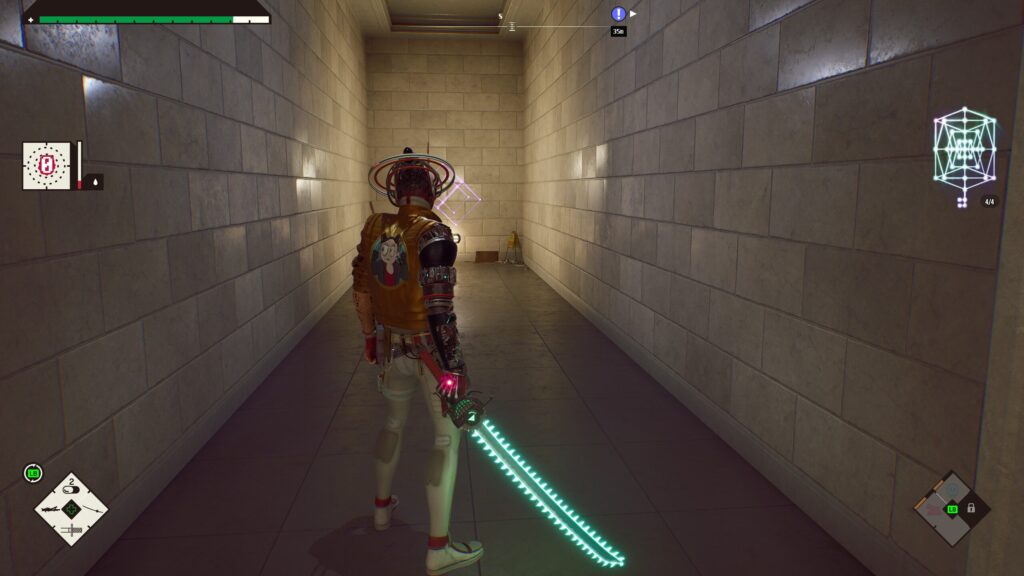Image resolution: width=1024 pixels, height=576 pixels.
Task: Select the glowing wireframe polyhedron icon
Action: pos(964,150)
